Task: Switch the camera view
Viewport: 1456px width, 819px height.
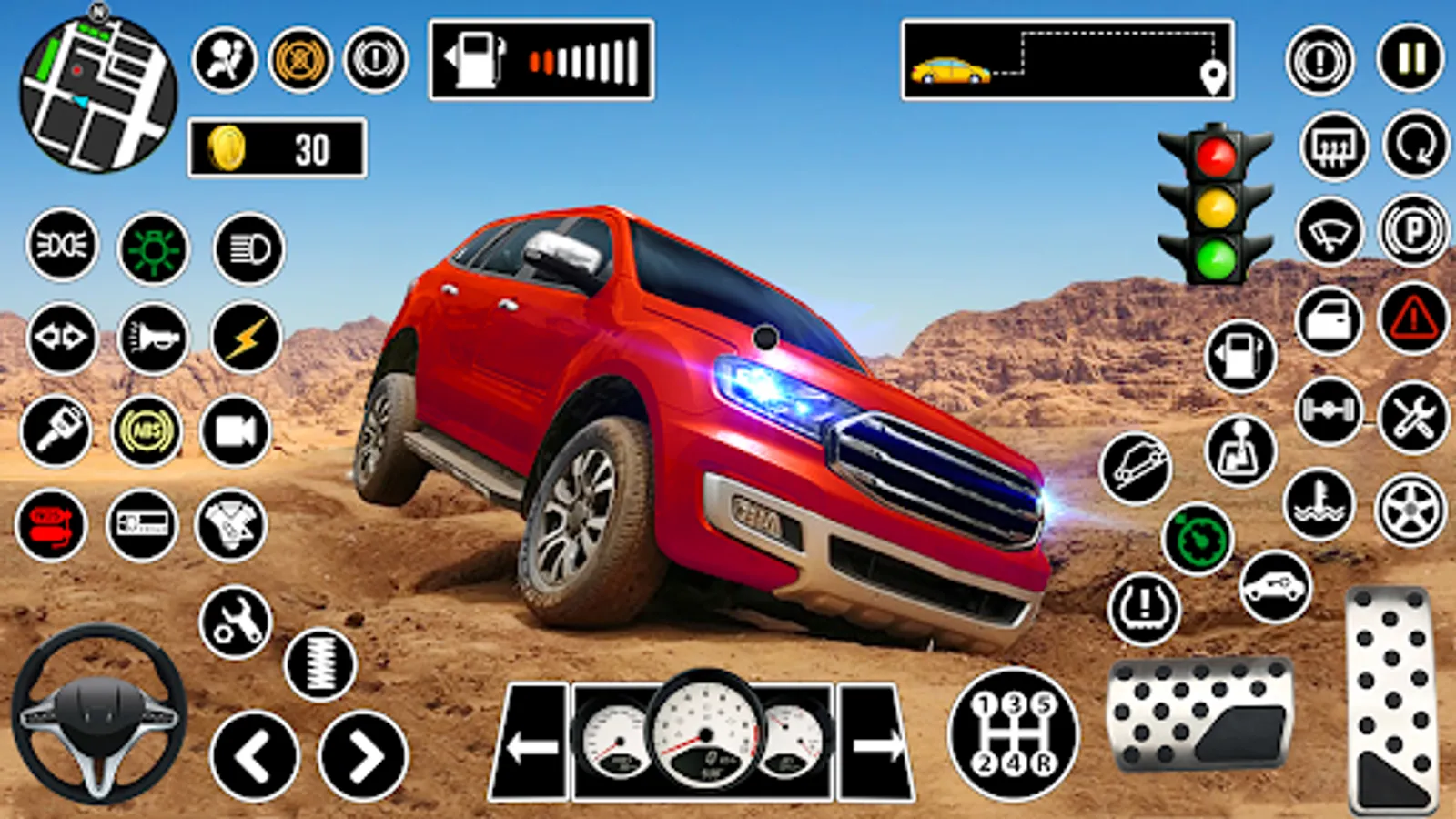Action: point(236,431)
